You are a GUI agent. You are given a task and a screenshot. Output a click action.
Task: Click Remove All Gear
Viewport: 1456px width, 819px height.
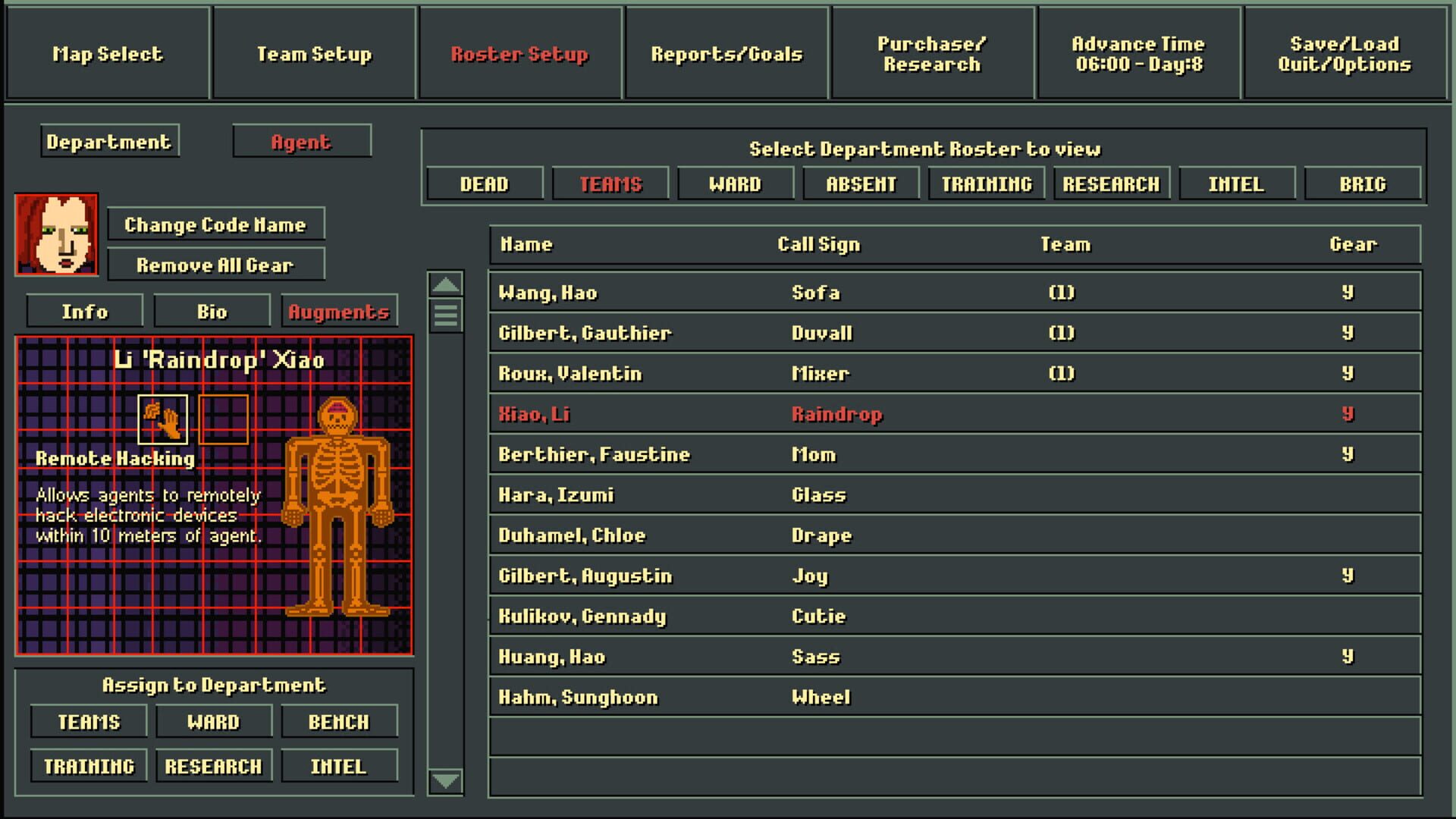(216, 265)
